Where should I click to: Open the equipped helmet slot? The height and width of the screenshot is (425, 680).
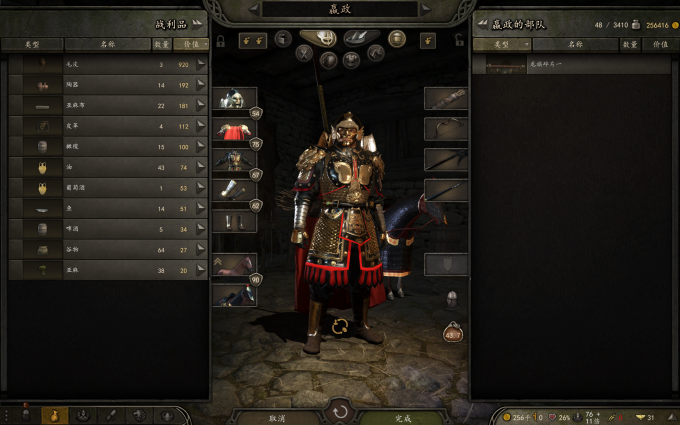tap(234, 100)
